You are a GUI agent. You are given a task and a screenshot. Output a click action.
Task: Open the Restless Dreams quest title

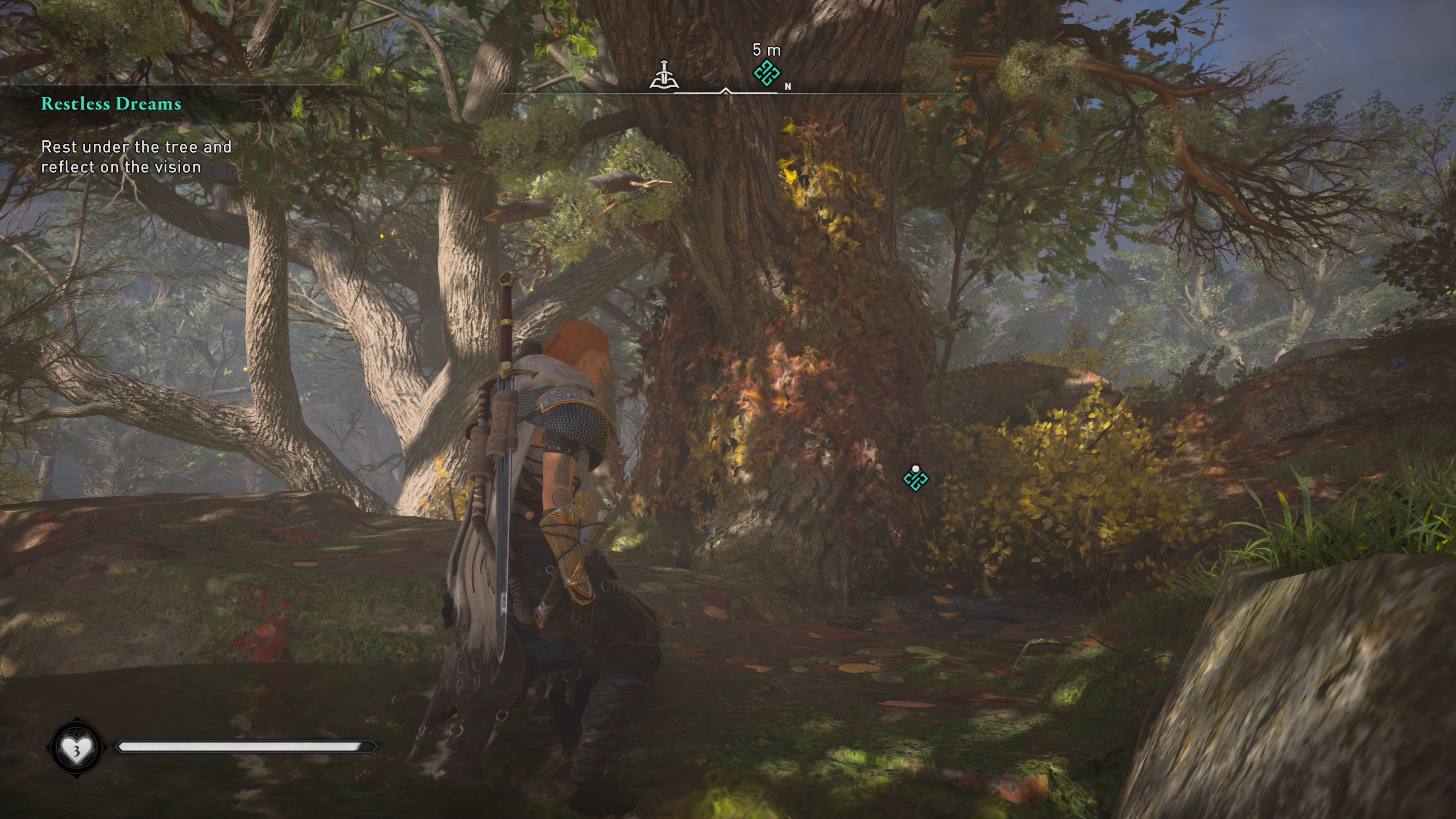111,104
